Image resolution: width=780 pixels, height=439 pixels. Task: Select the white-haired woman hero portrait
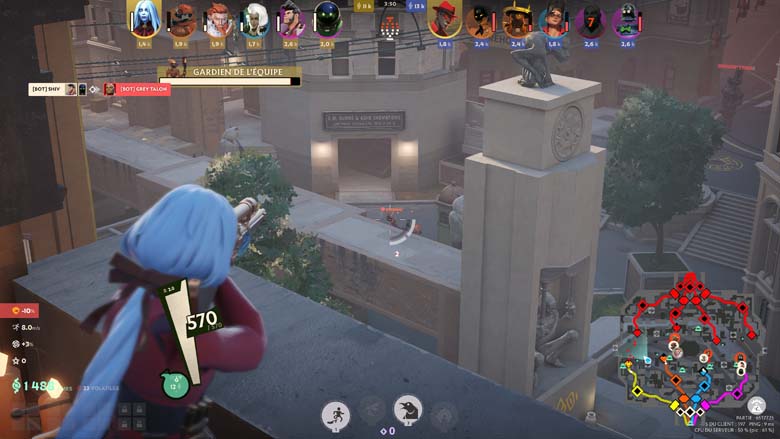point(255,18)
